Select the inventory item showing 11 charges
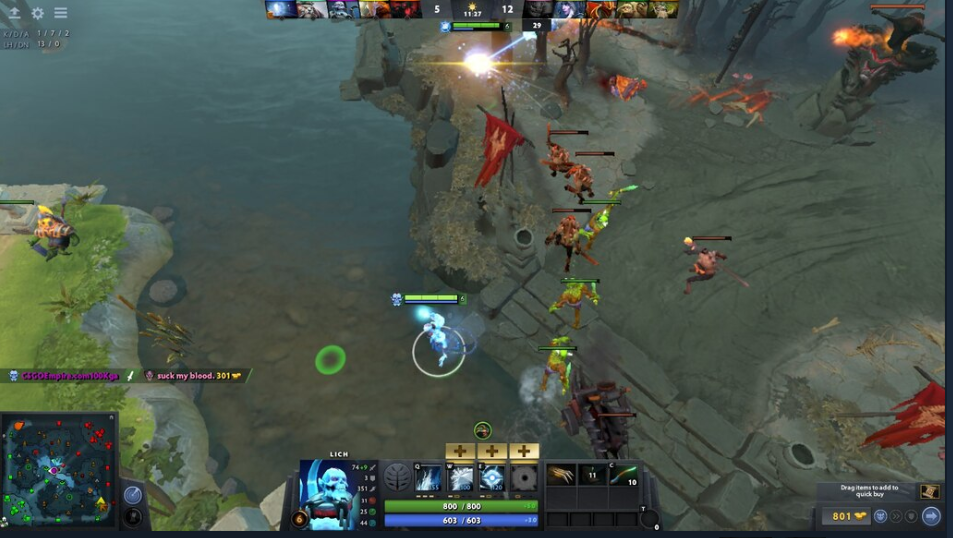The image size is (953, 538). tap(592, 474)
